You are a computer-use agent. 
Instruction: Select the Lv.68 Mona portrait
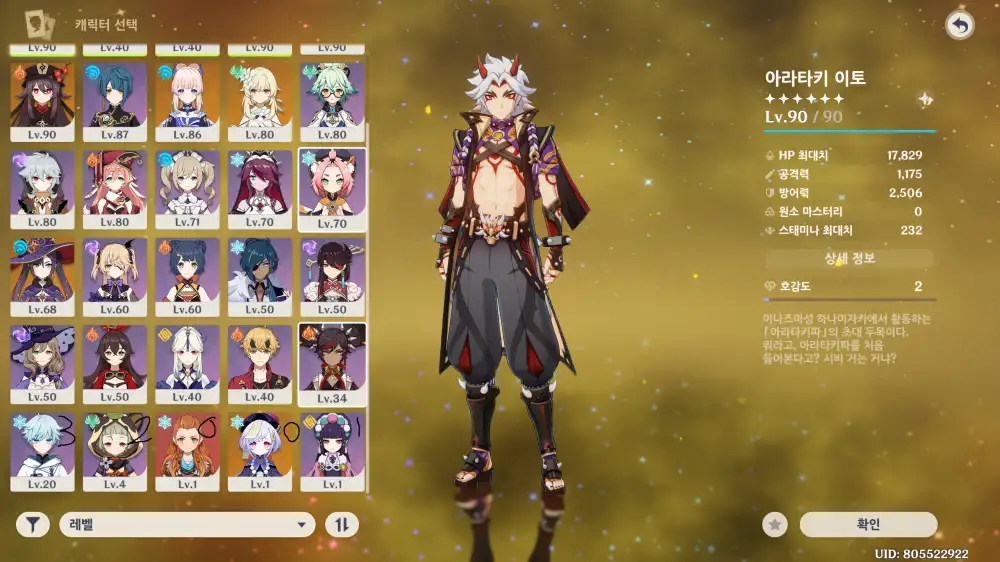(x=42, y=276)
